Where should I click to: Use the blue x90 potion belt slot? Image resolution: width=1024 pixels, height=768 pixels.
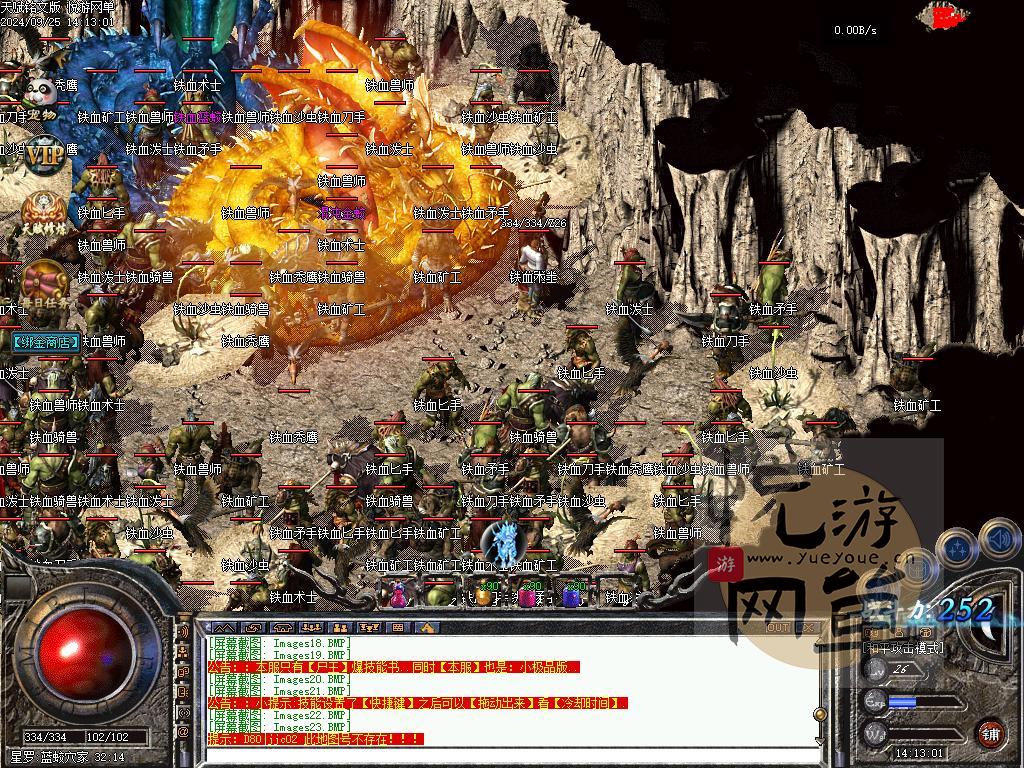coord(571,594)
